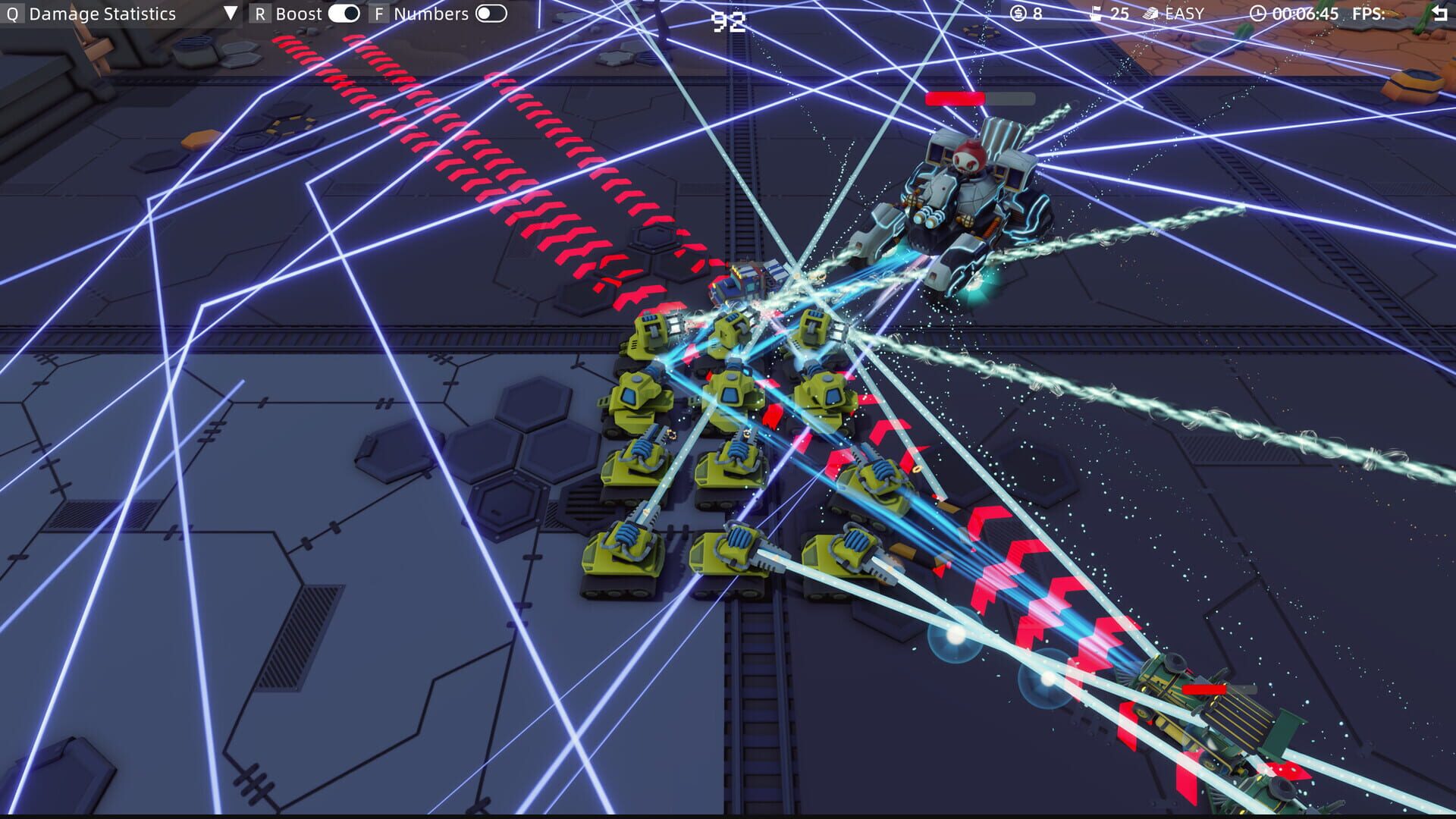Click the boss's red health bar

click(x=955, y=99)
